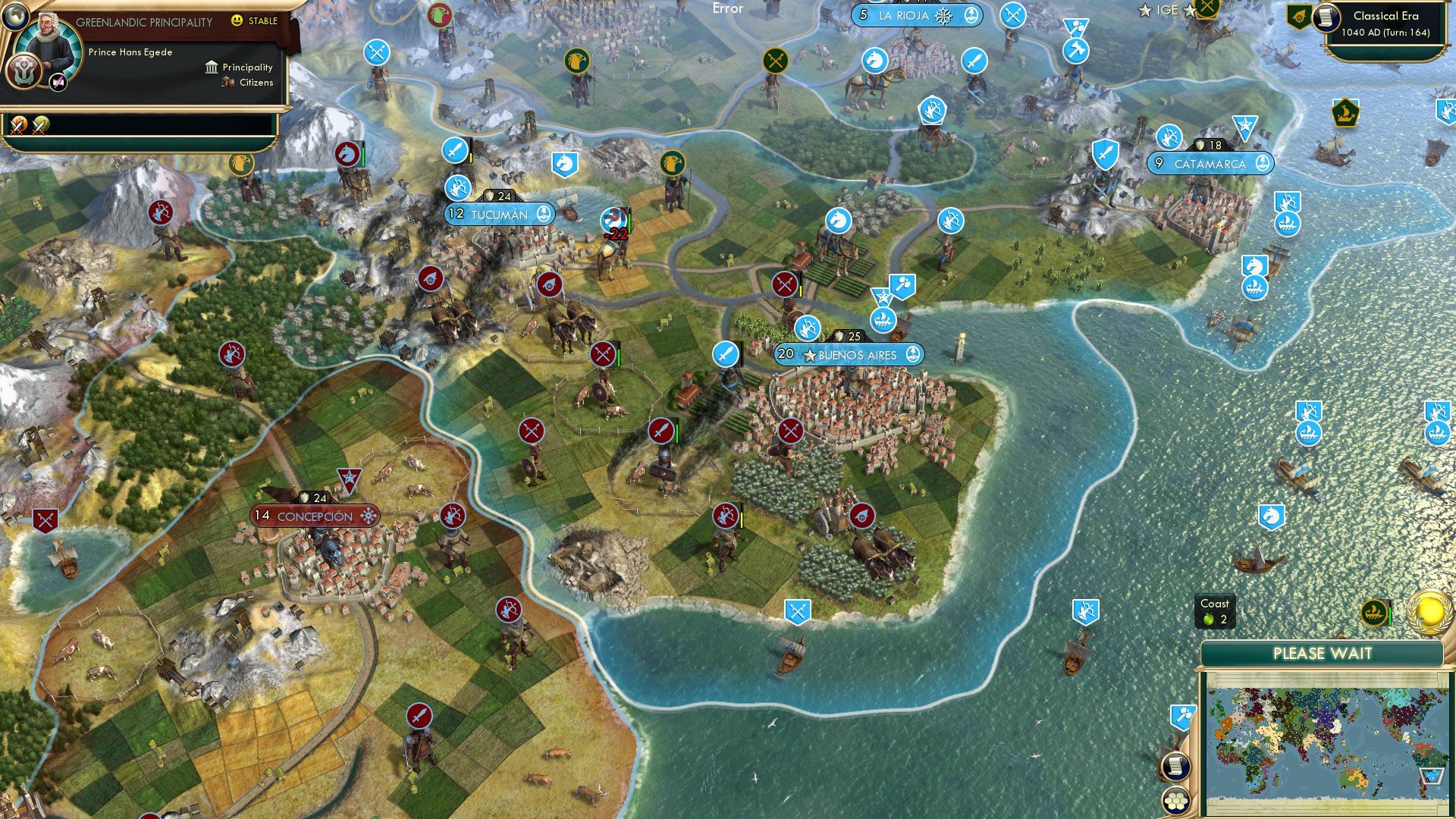This screenshot has height=819, width=1456.
Task: Toggle strategic view below the minimap scroll button
Action: point(1176,802)
